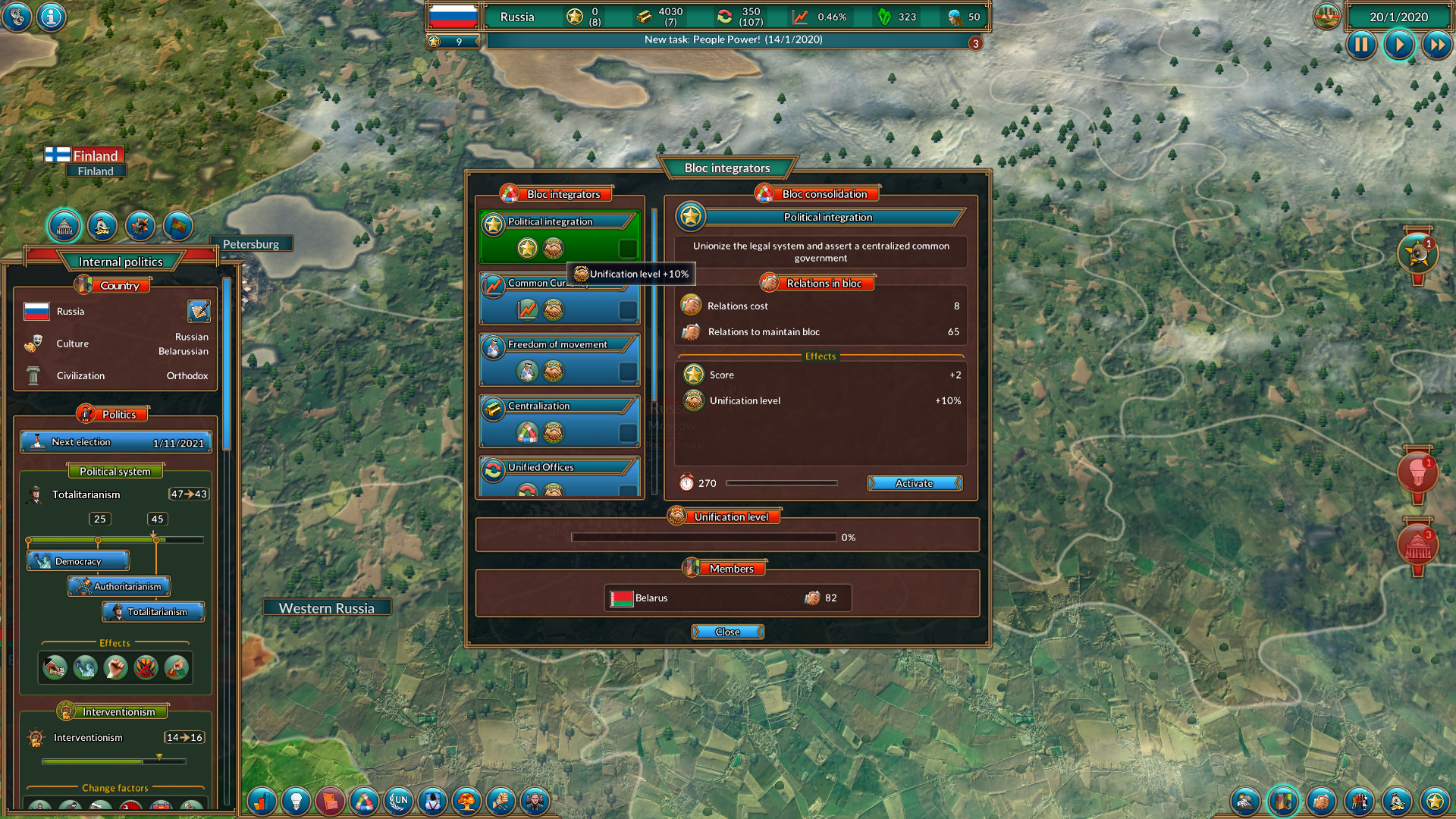Image resolution: width=1456 pixels, height=819 pixels.
Task: Open the UN organizations panel
Action: [400, 801]
